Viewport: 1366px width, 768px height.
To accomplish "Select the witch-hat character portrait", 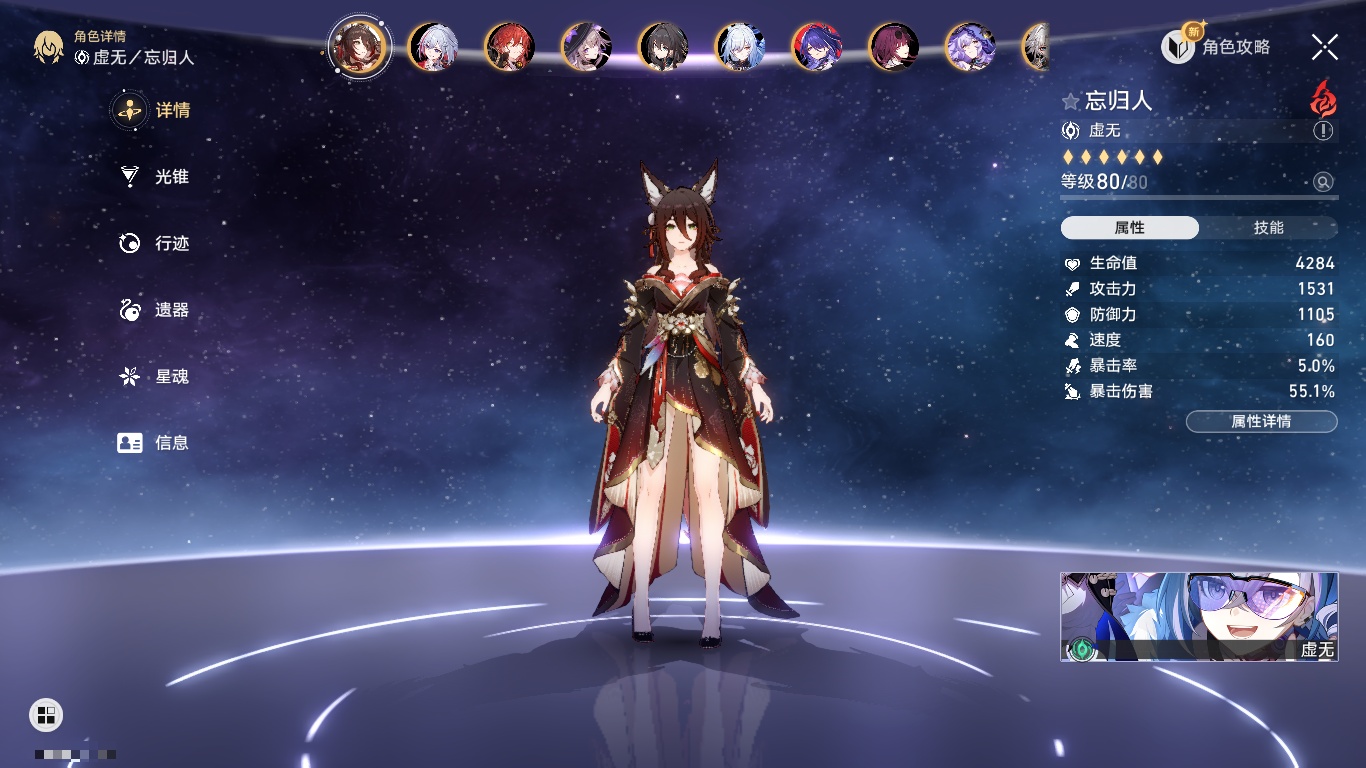I will tap(586, 47).
